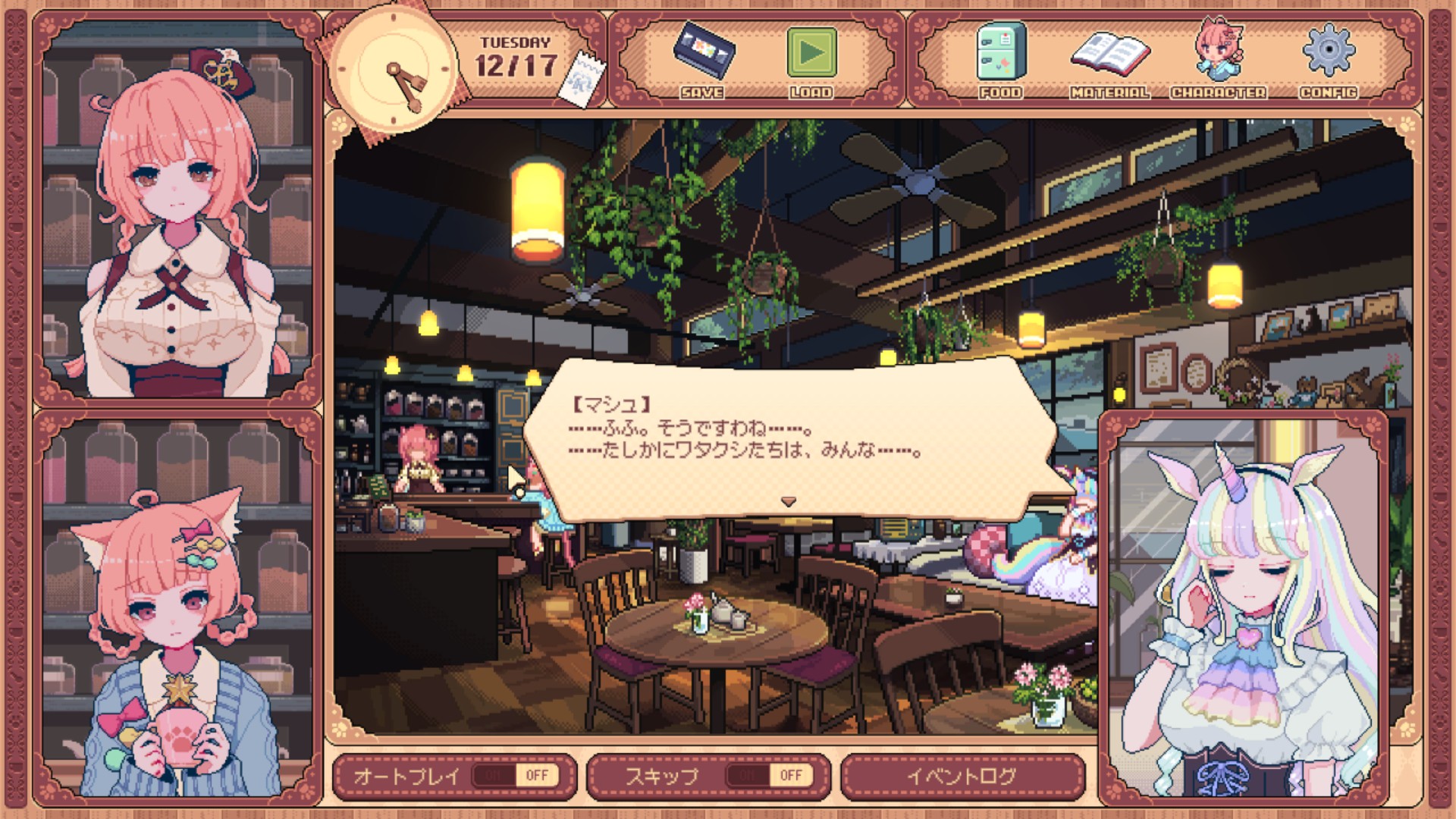Open the CHARACTER menu
Viewport: 1456px width, 819px height.
pyautogui.click(x=1218, y=61)
